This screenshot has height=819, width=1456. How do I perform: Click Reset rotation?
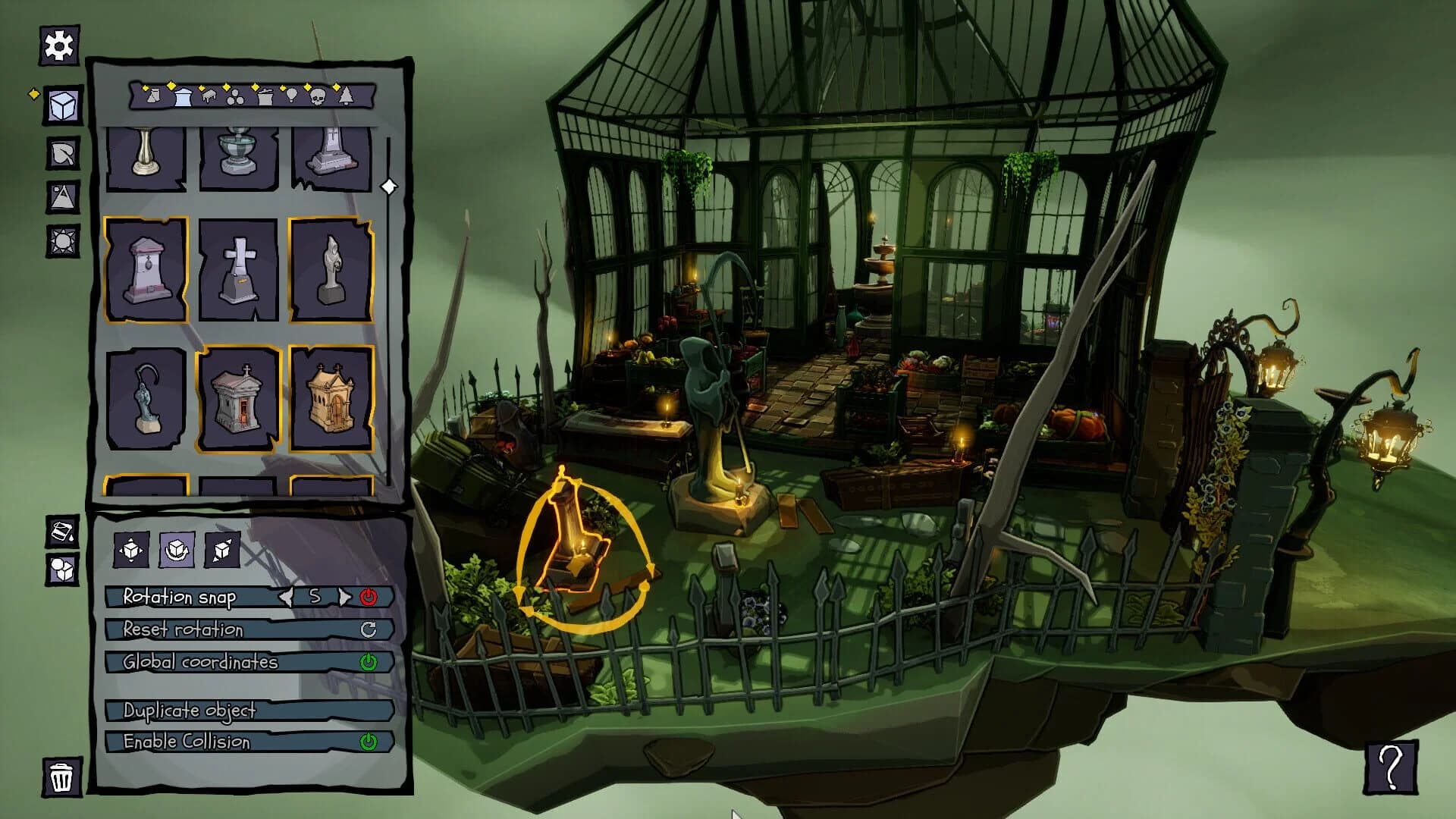tap(369, 629)
